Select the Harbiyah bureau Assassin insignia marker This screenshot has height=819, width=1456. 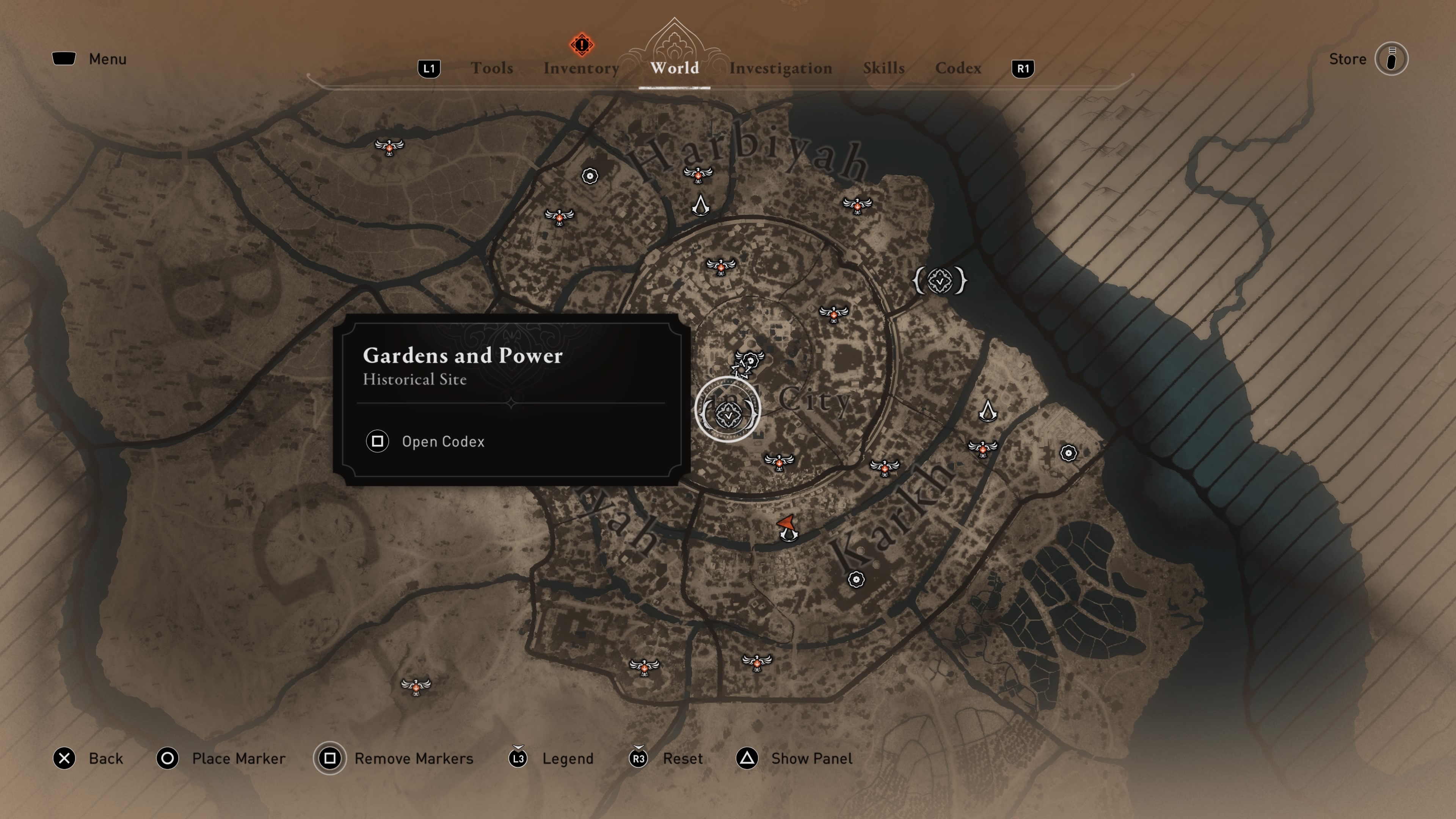point(700,205)
